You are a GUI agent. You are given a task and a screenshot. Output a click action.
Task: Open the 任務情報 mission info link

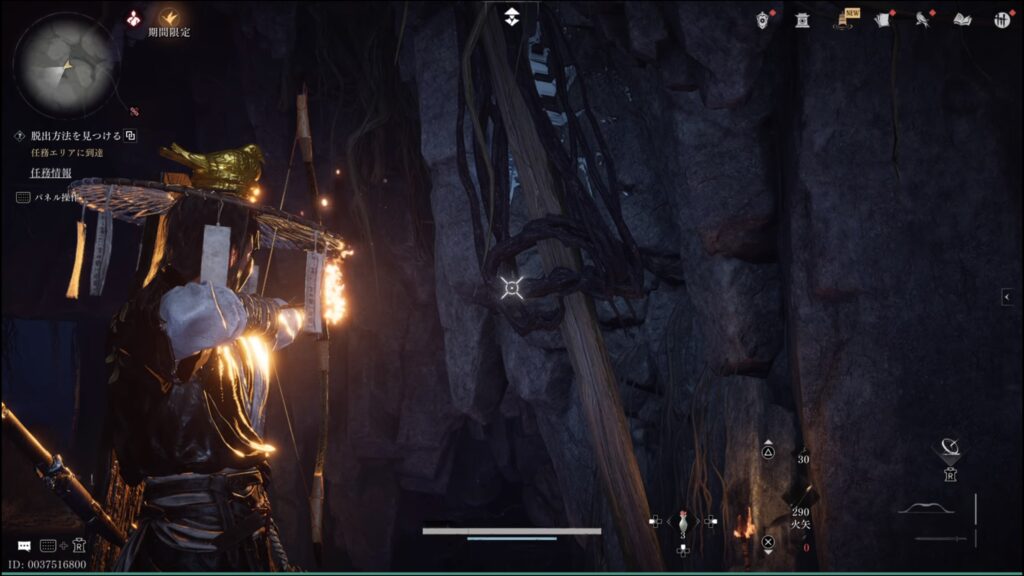(x=50, y=172)
